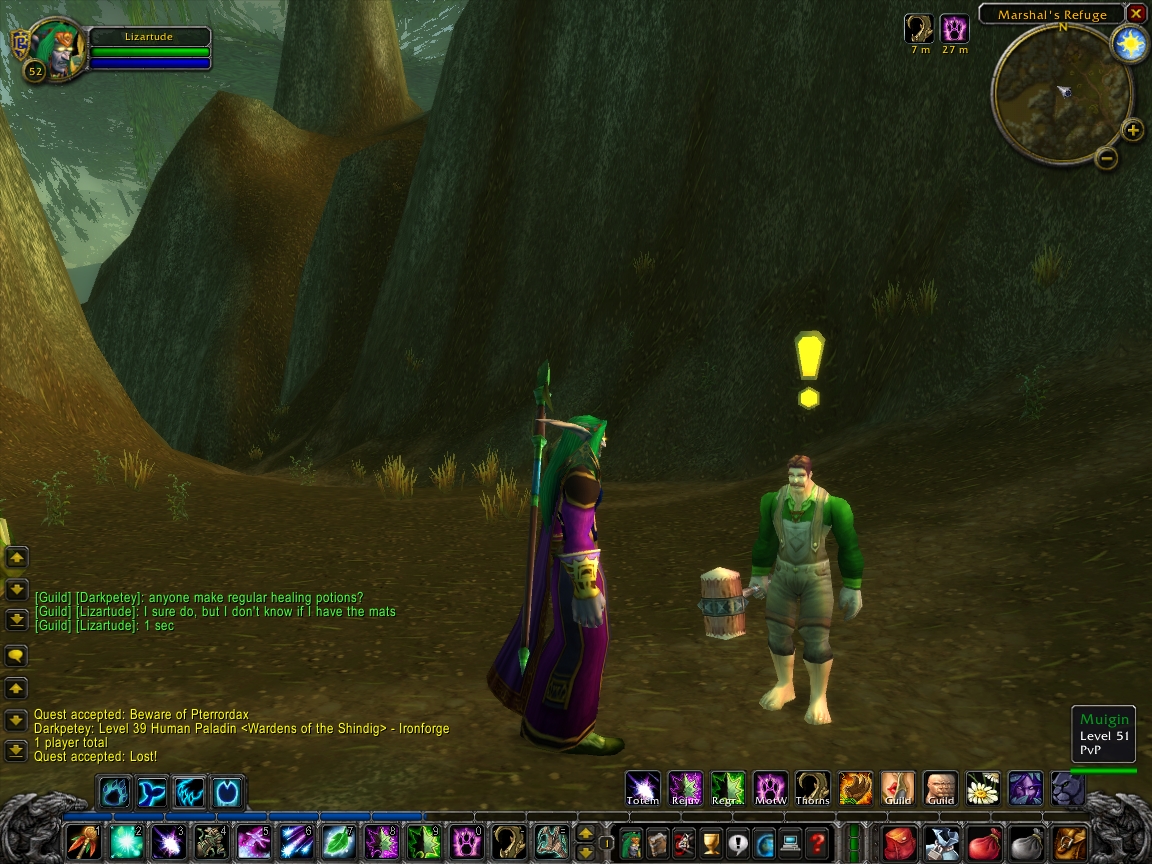Select the Thorns buff icon showing 7 m

click(919, 28)
